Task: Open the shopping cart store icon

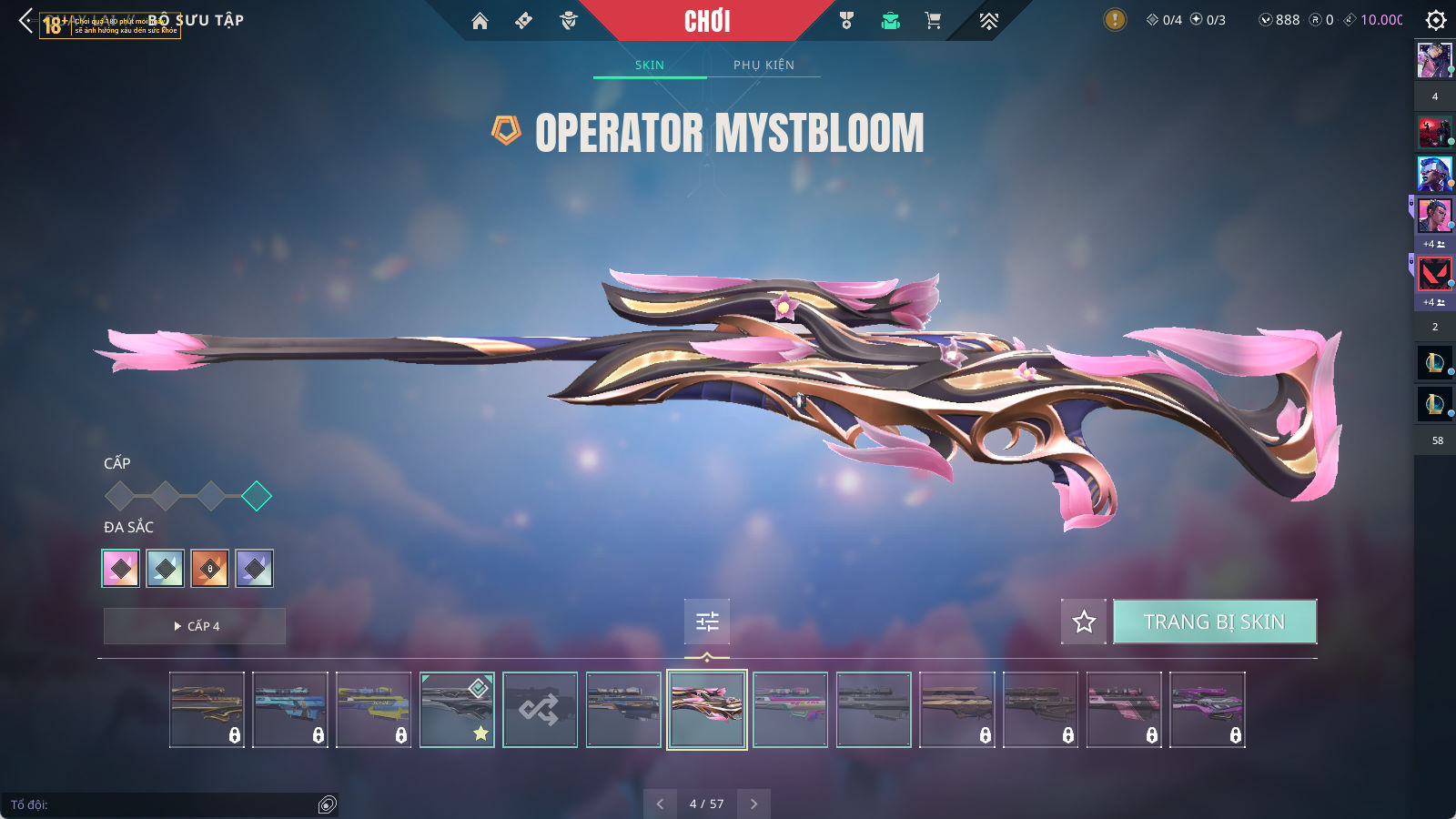Action: point(933,21)
